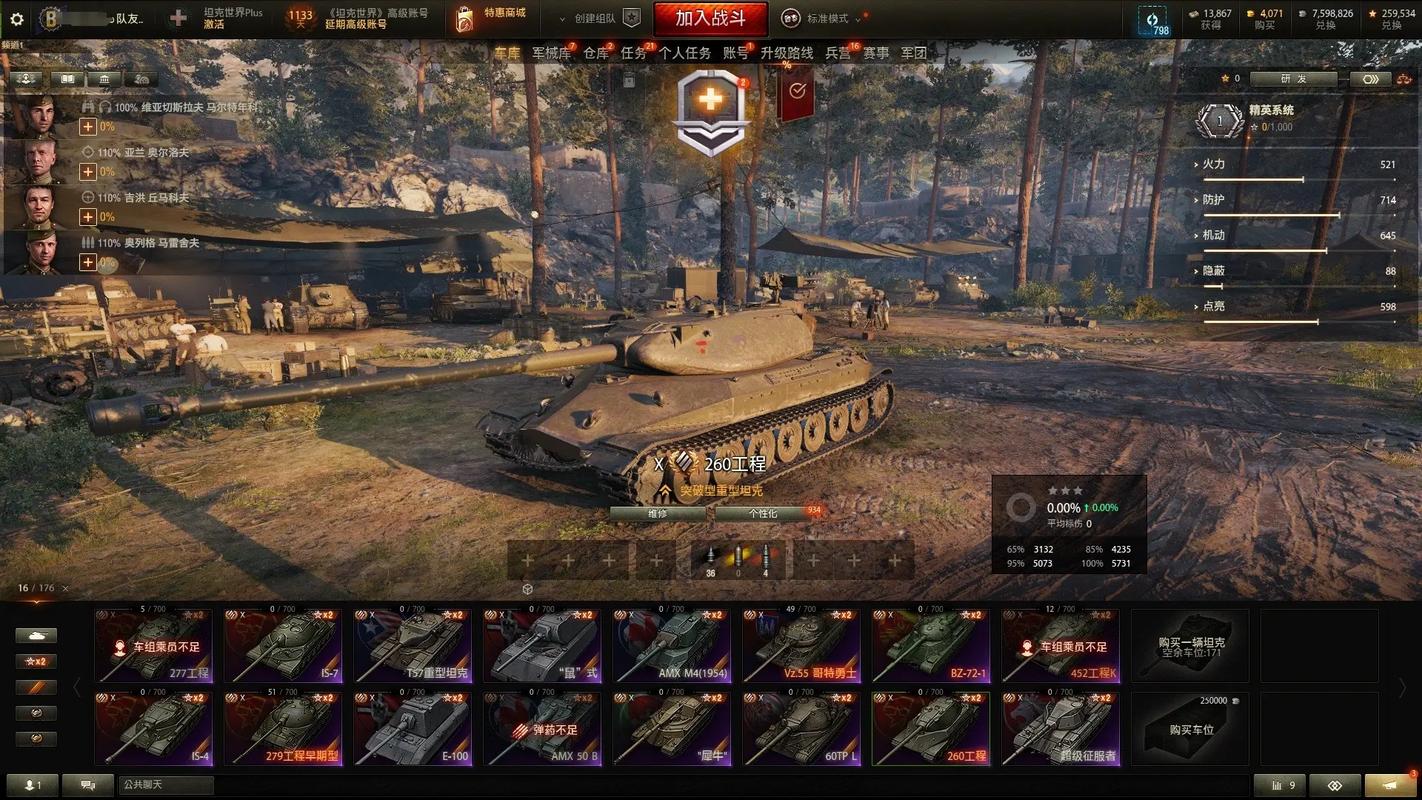Open the 军团 clan tab

pyautogui.click(x=914, y=53)
